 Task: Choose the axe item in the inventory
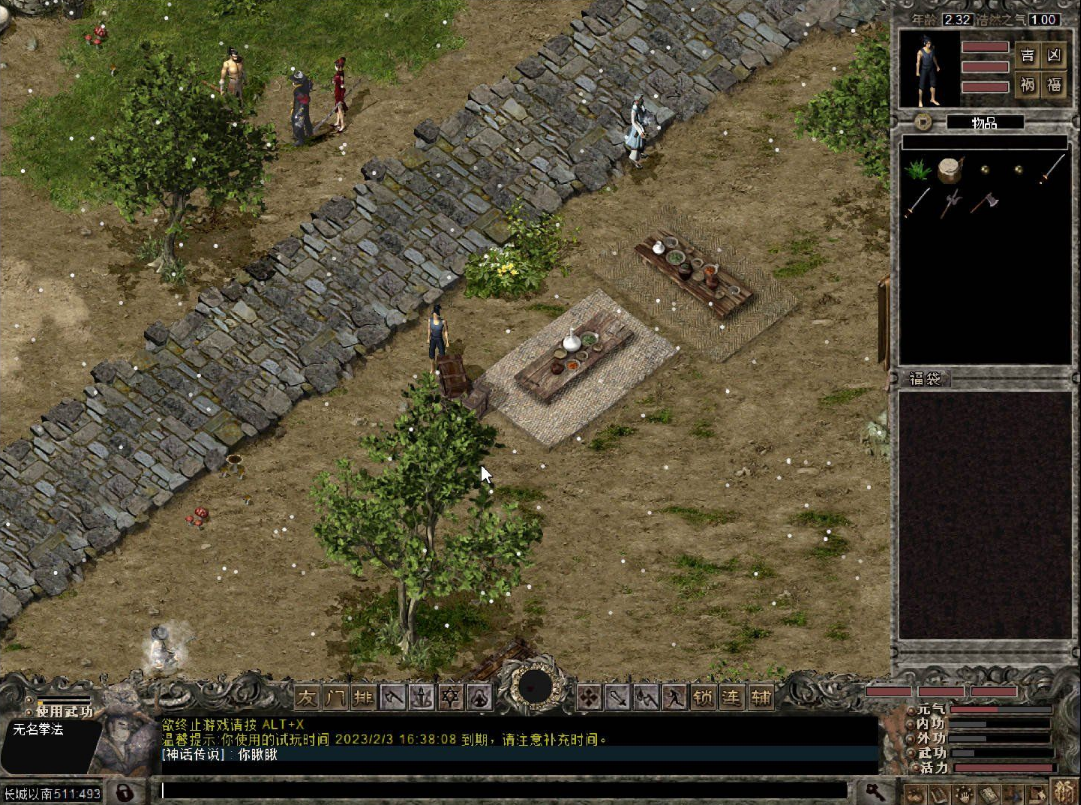click(x=984, y=202)
